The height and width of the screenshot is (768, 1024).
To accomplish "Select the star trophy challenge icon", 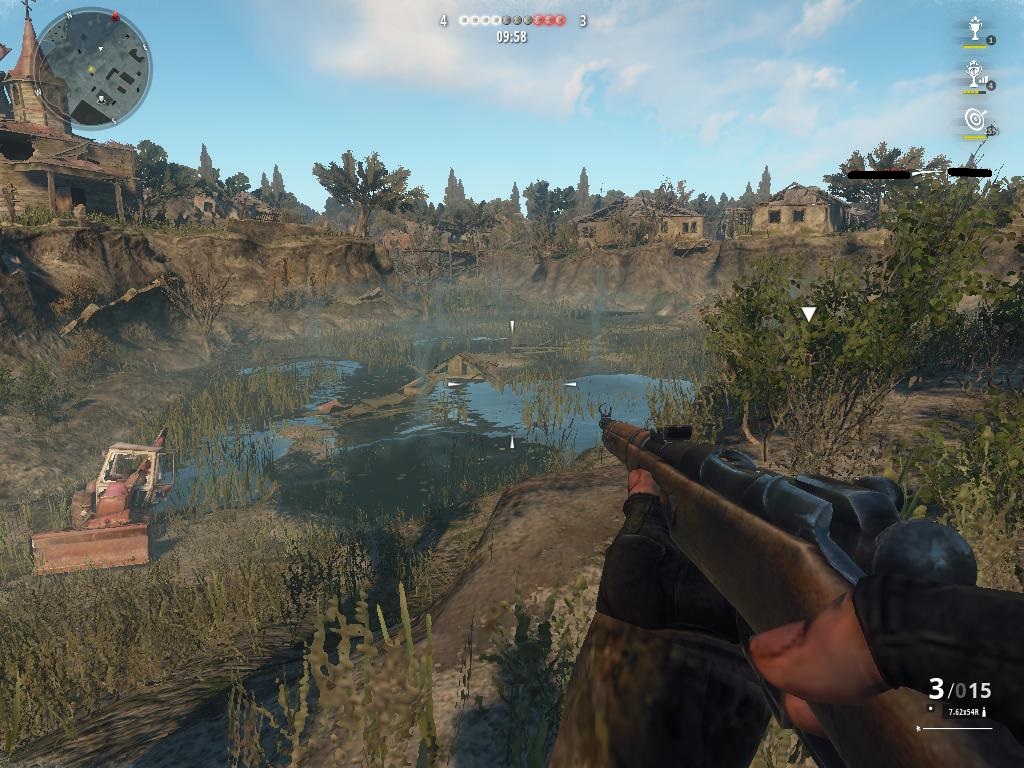I will click(975, 29).
